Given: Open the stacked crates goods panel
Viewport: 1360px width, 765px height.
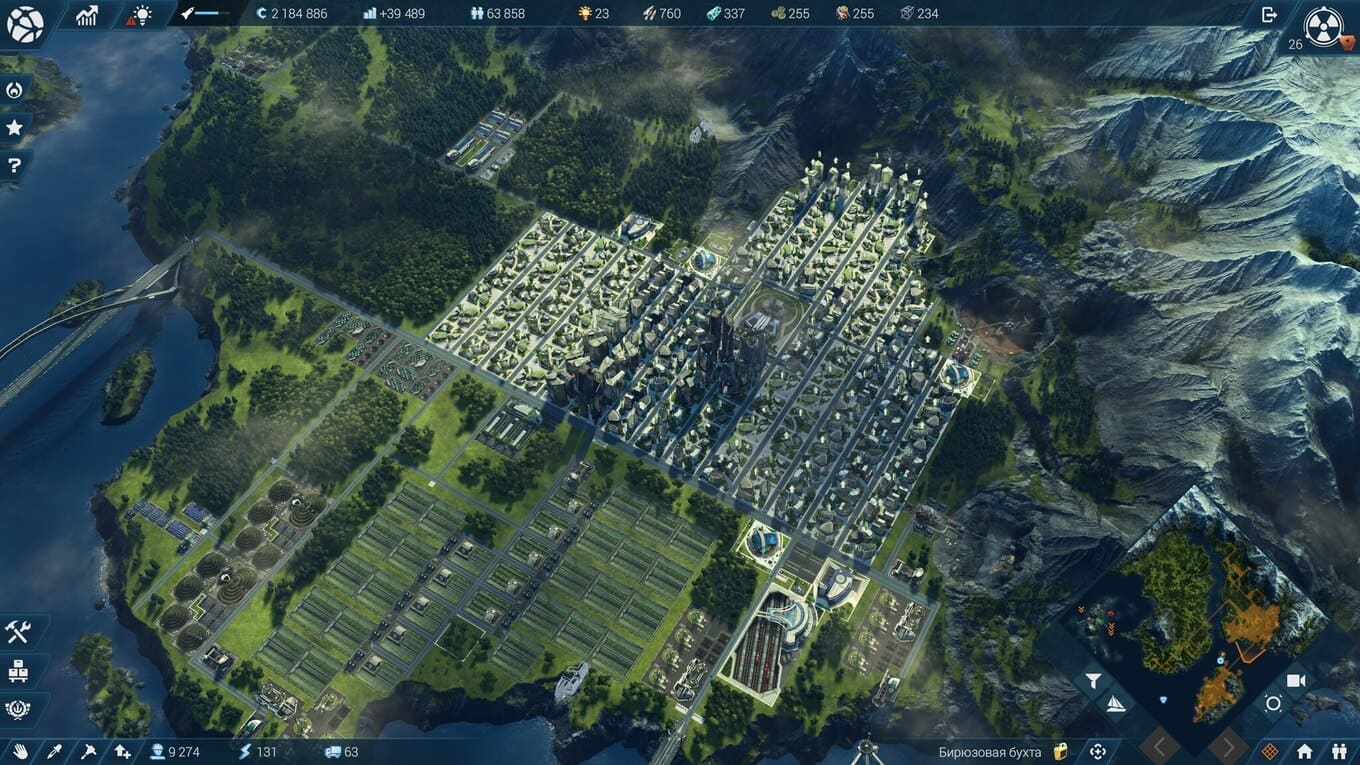Looking at the screenshot, I should (x=18, y=671).
